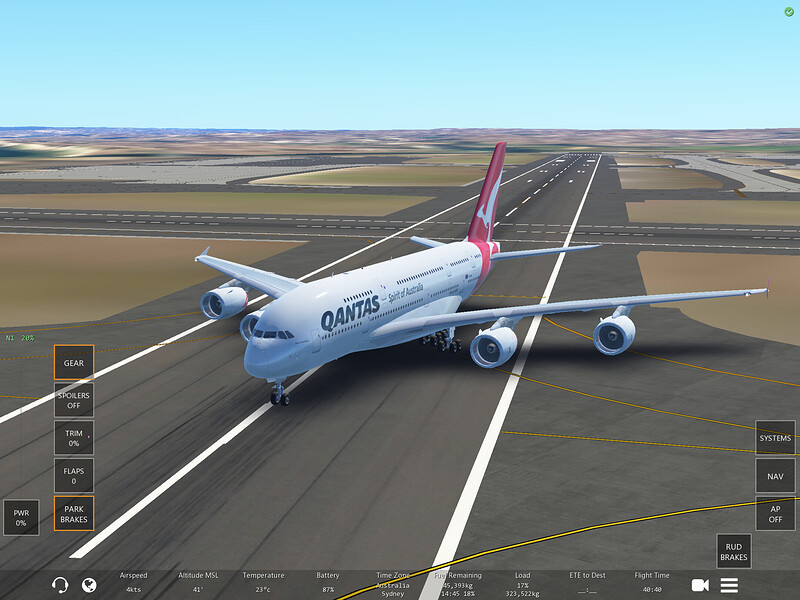The width and height of the screenshot is (800, 600).
Task: Switch camera view with the camera icon
Action: point(700,585)
